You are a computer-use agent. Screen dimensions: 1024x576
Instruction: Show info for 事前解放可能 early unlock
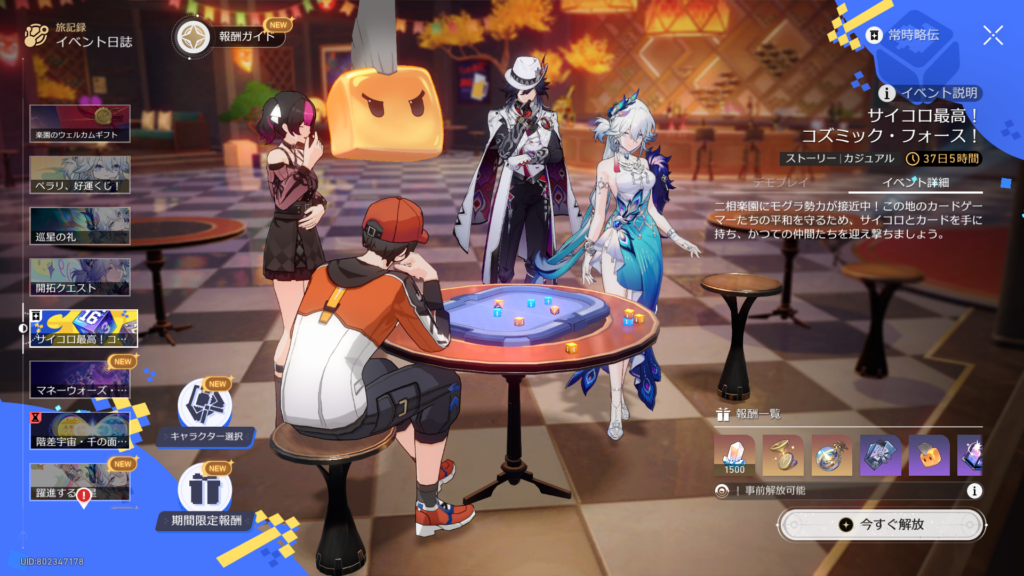[x=973, y=491]
